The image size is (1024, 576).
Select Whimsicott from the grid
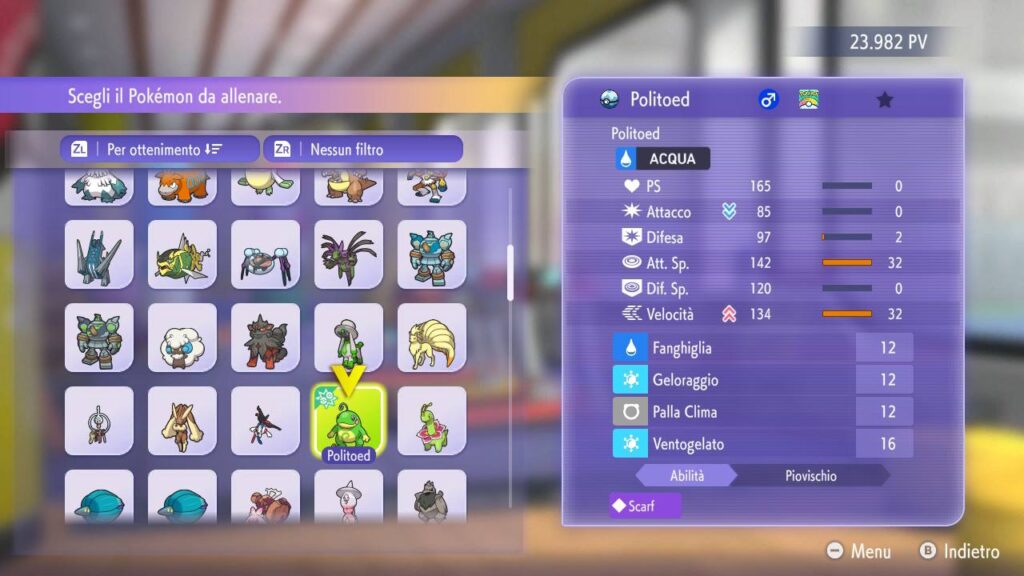tap(182, 338)
